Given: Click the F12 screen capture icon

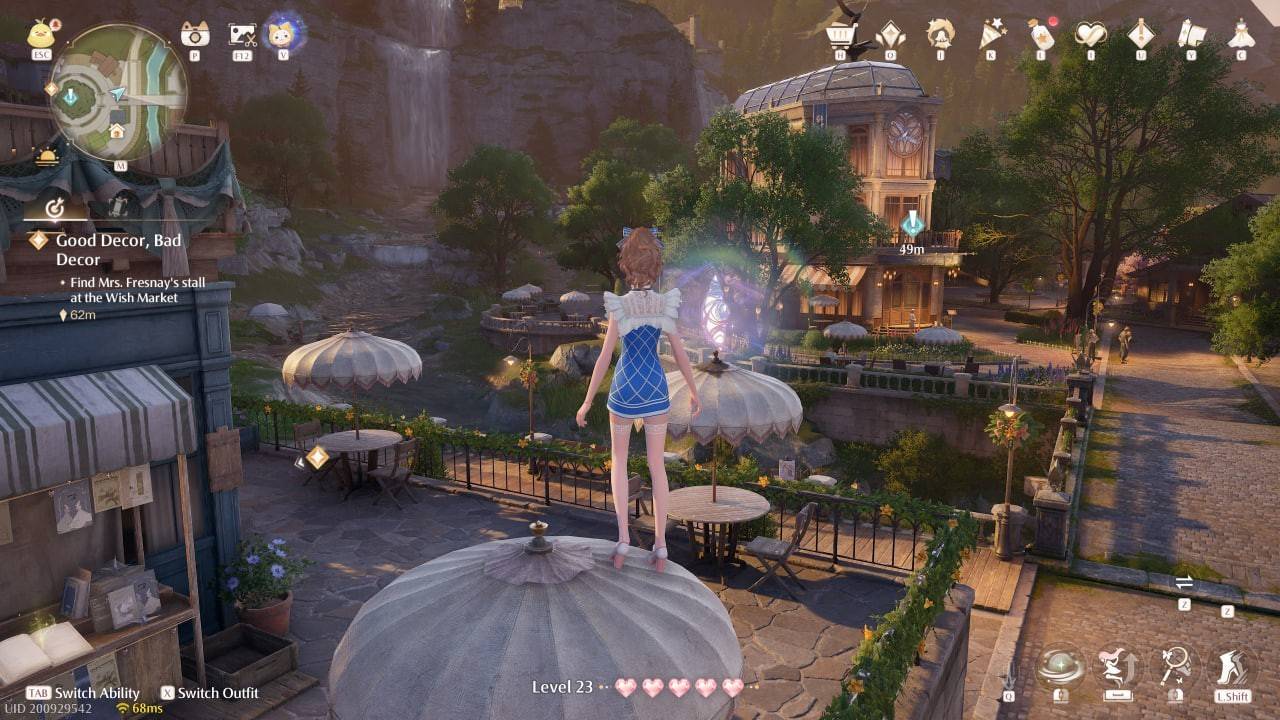Looking at the screenshot, I should 240,36.
